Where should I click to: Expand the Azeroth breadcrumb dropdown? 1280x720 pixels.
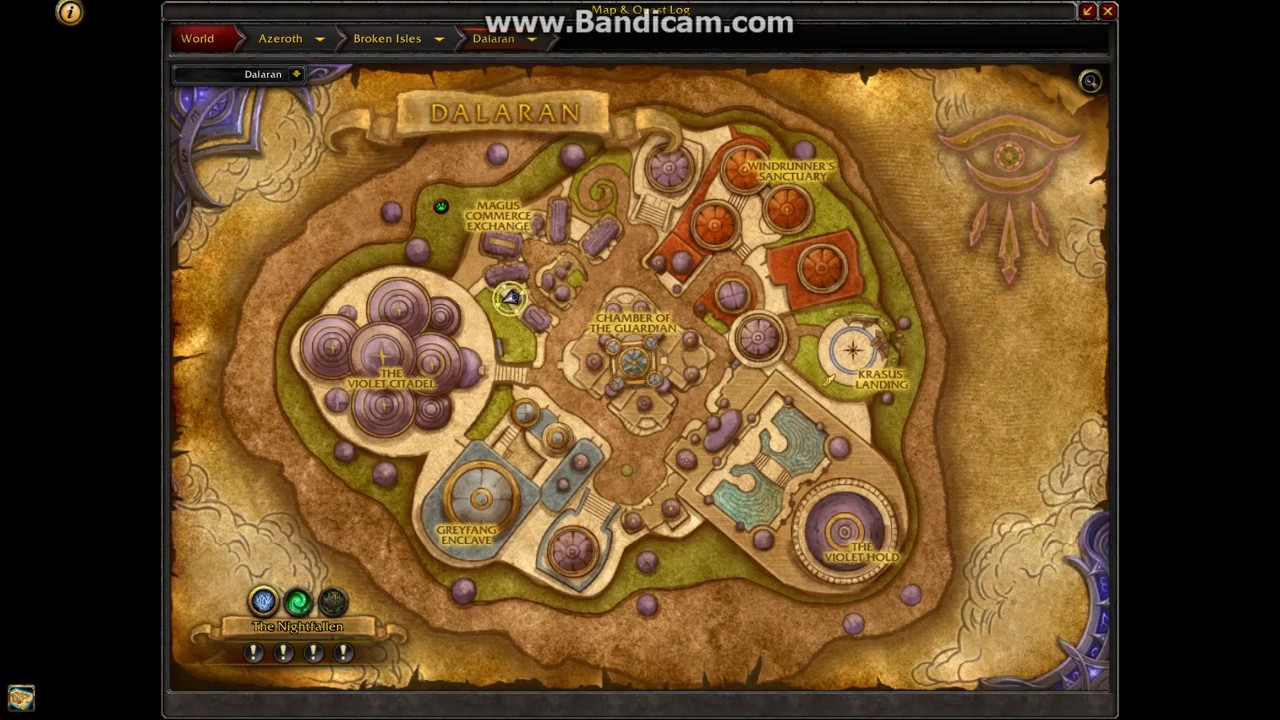(319, 38)
